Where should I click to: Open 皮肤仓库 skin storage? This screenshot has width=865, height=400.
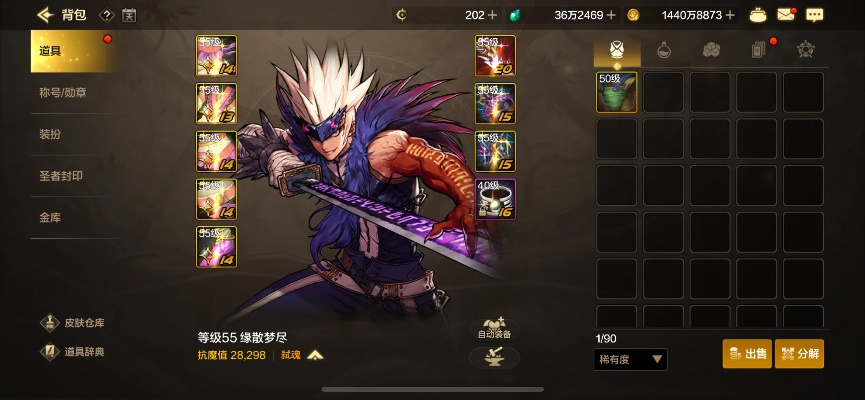coord(73,323)
